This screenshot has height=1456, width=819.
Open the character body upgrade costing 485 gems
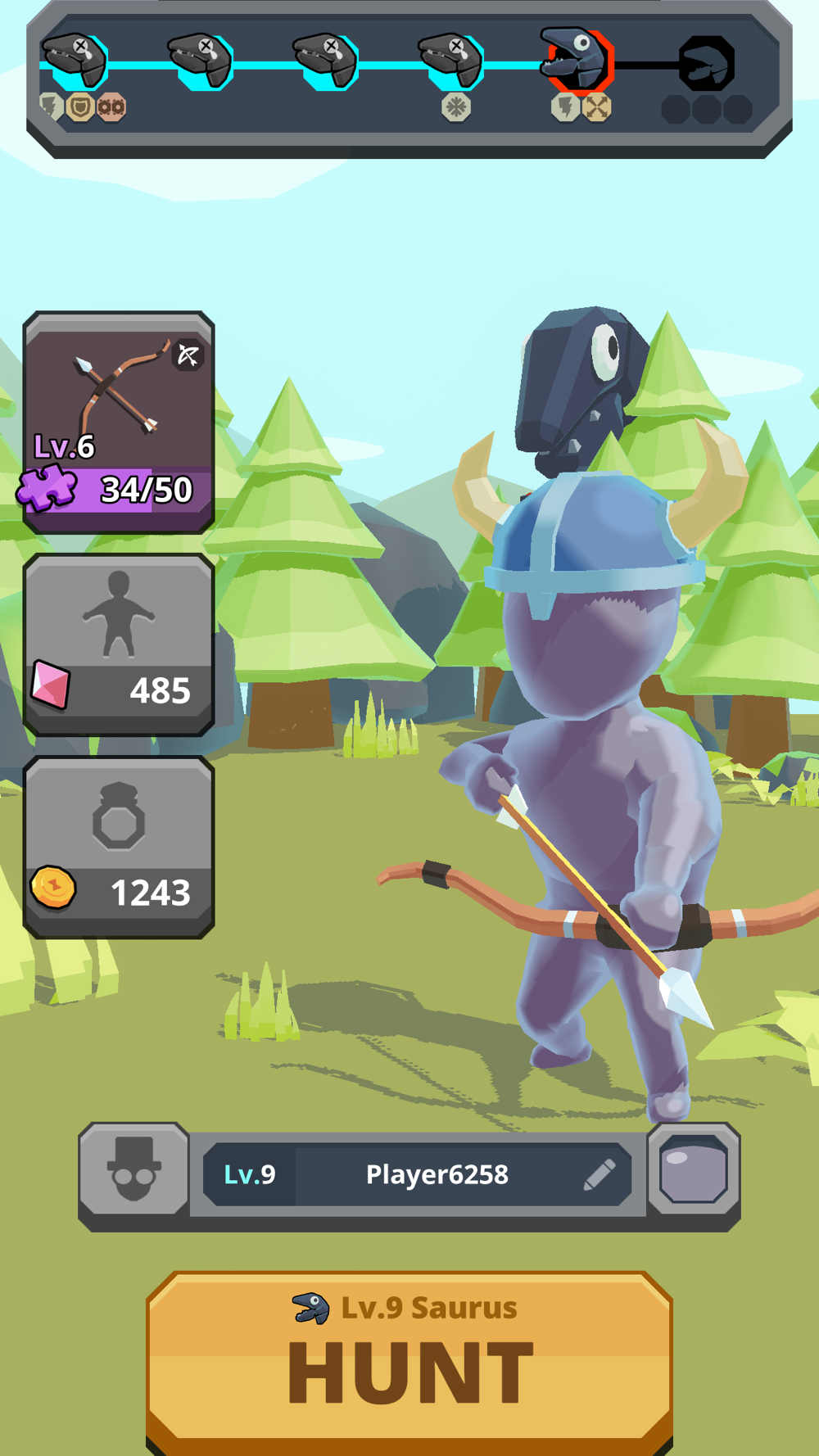tap(119, 644)
